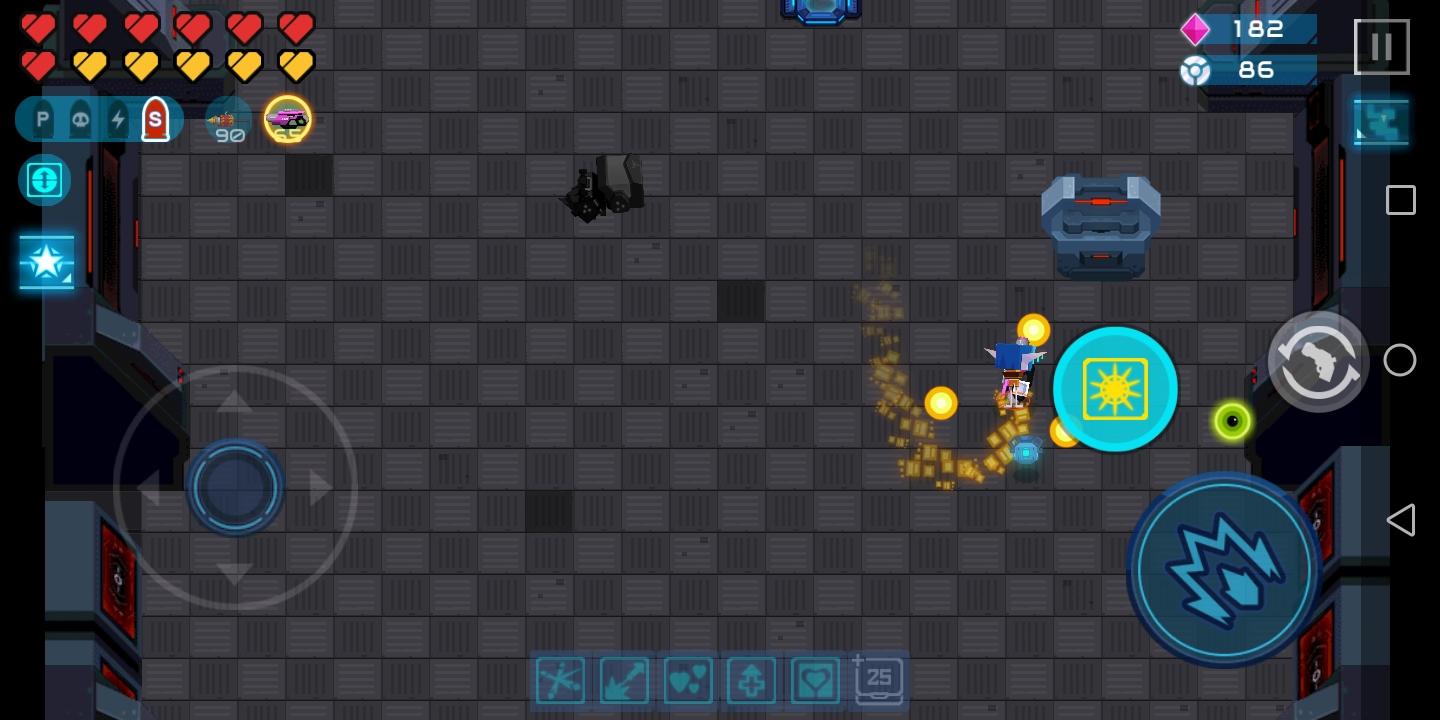Screen dimensions: 1440x720
Task: Select the skull bullet ammo type
Action: pyautogui.click(x=80, y=118)
